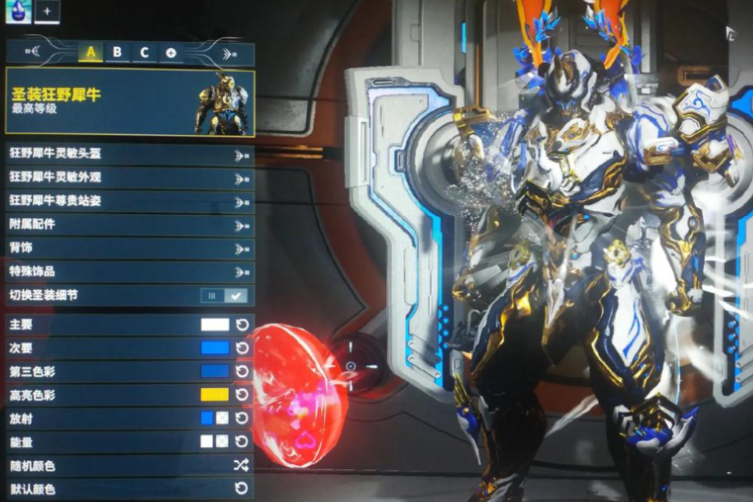
Task: Switch to appearance config B
Action: (117, 52)
